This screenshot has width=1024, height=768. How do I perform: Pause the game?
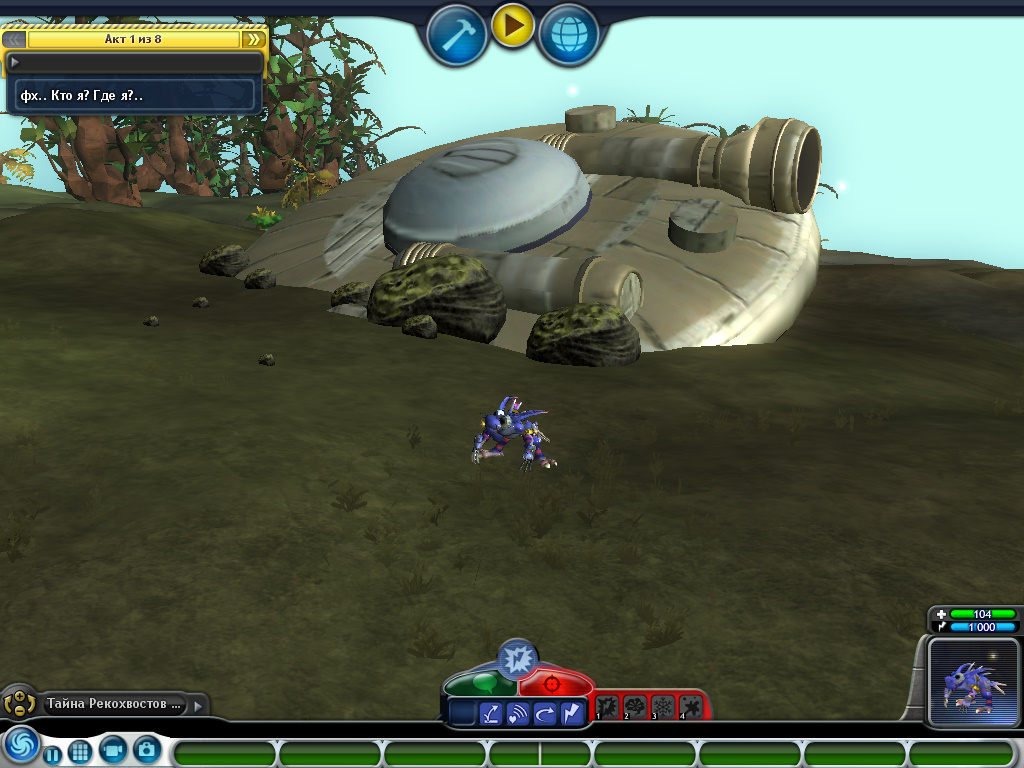coord(52,753)
